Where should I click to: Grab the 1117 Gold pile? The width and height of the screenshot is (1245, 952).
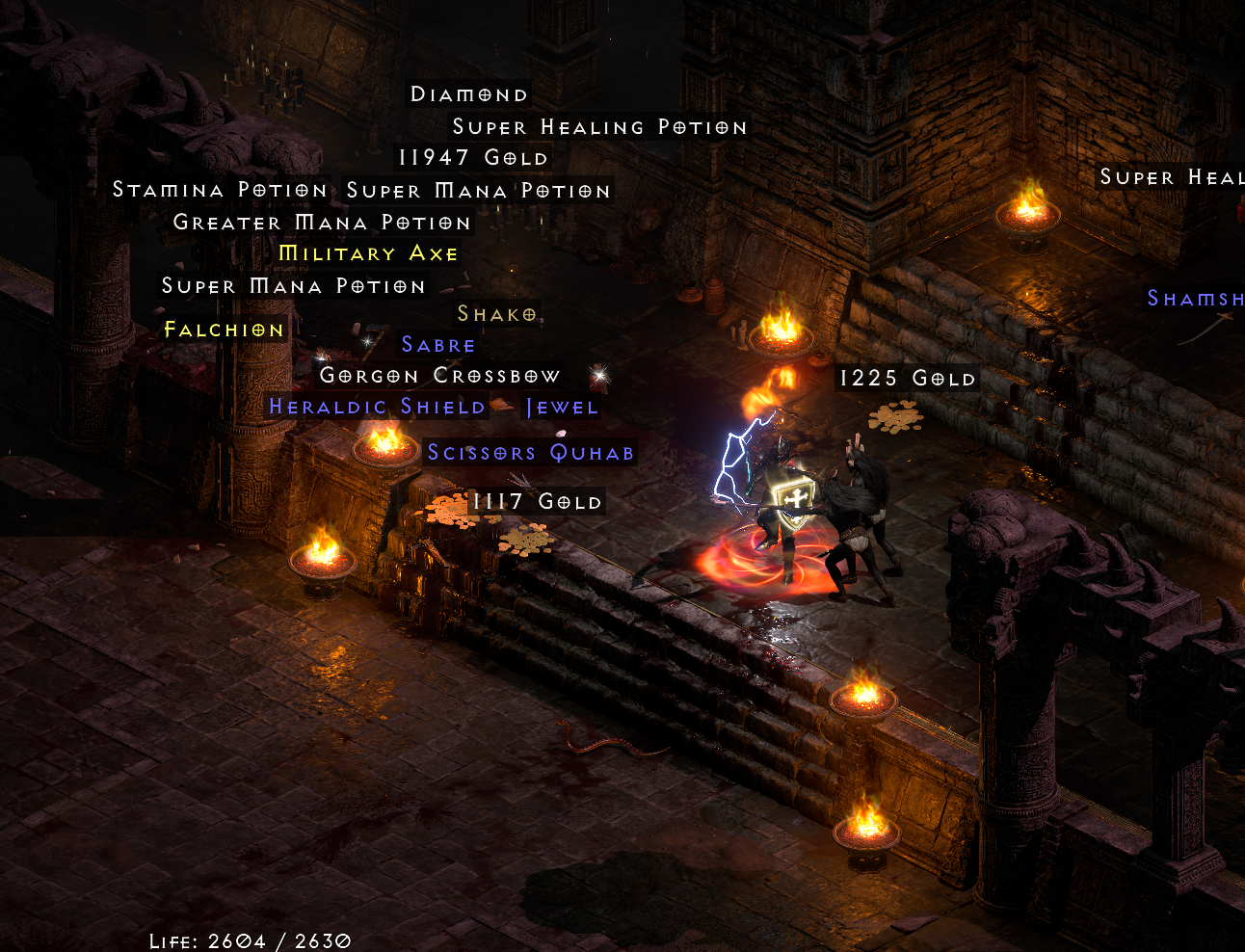pyautogui.click(x=537, y=500)
